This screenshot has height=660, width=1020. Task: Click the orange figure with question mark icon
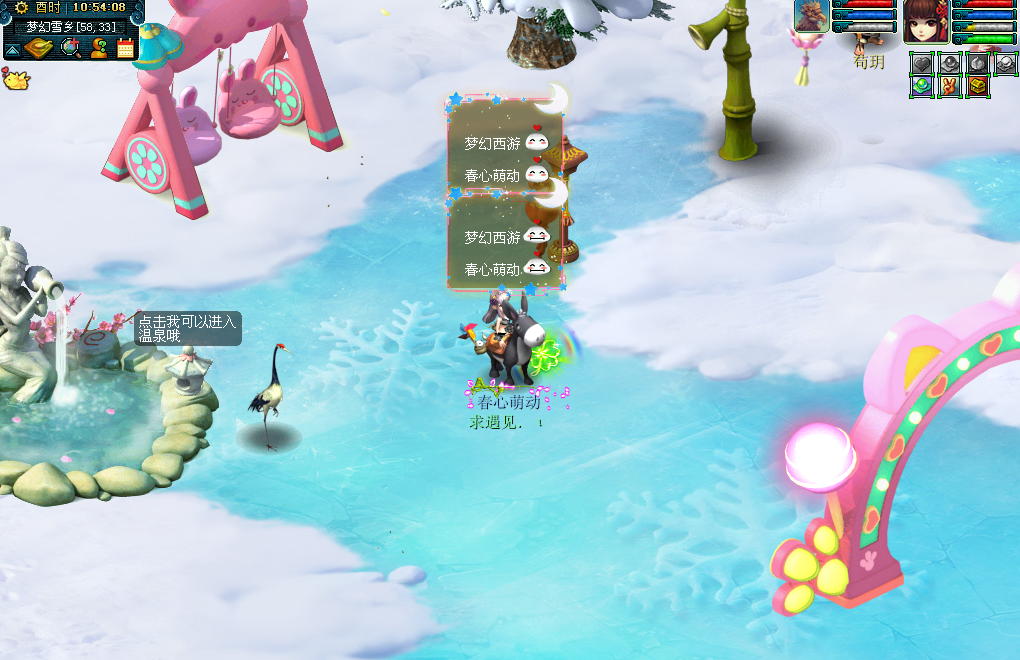[x=99, y=47]
